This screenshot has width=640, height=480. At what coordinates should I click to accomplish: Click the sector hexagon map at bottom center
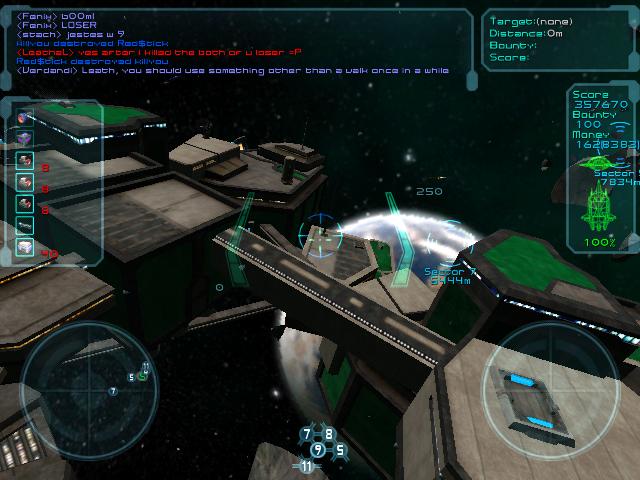point(318,449)
